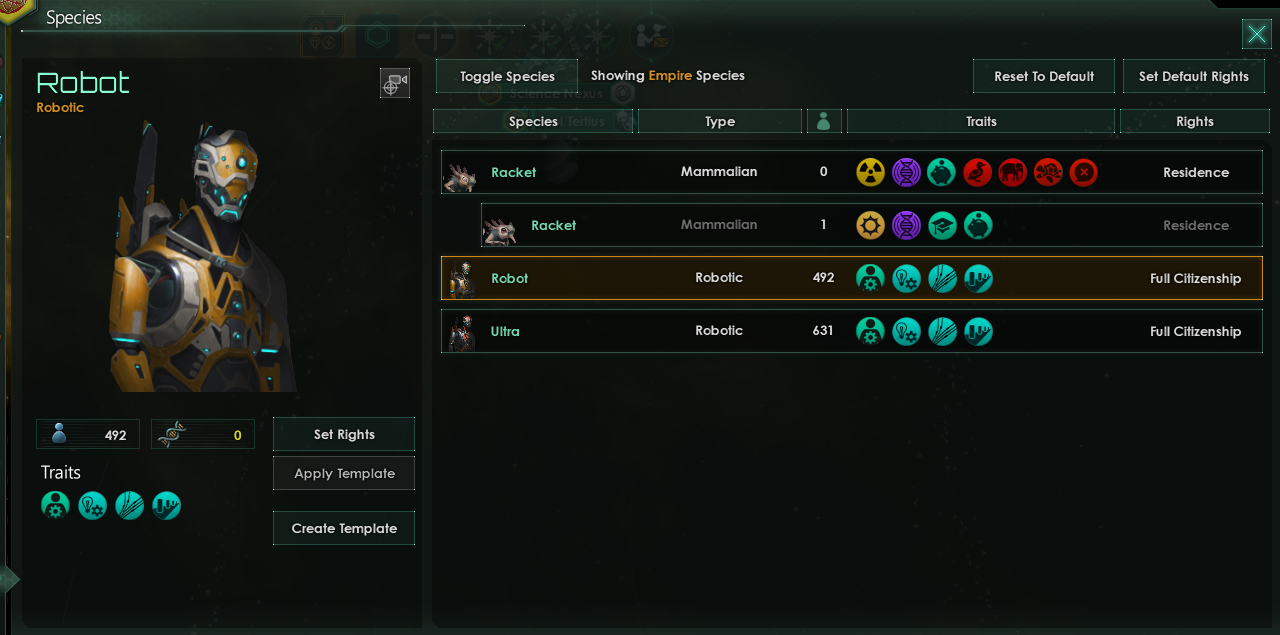
Task: Sort list by Species column header
Action: click(x=533, y=122)
